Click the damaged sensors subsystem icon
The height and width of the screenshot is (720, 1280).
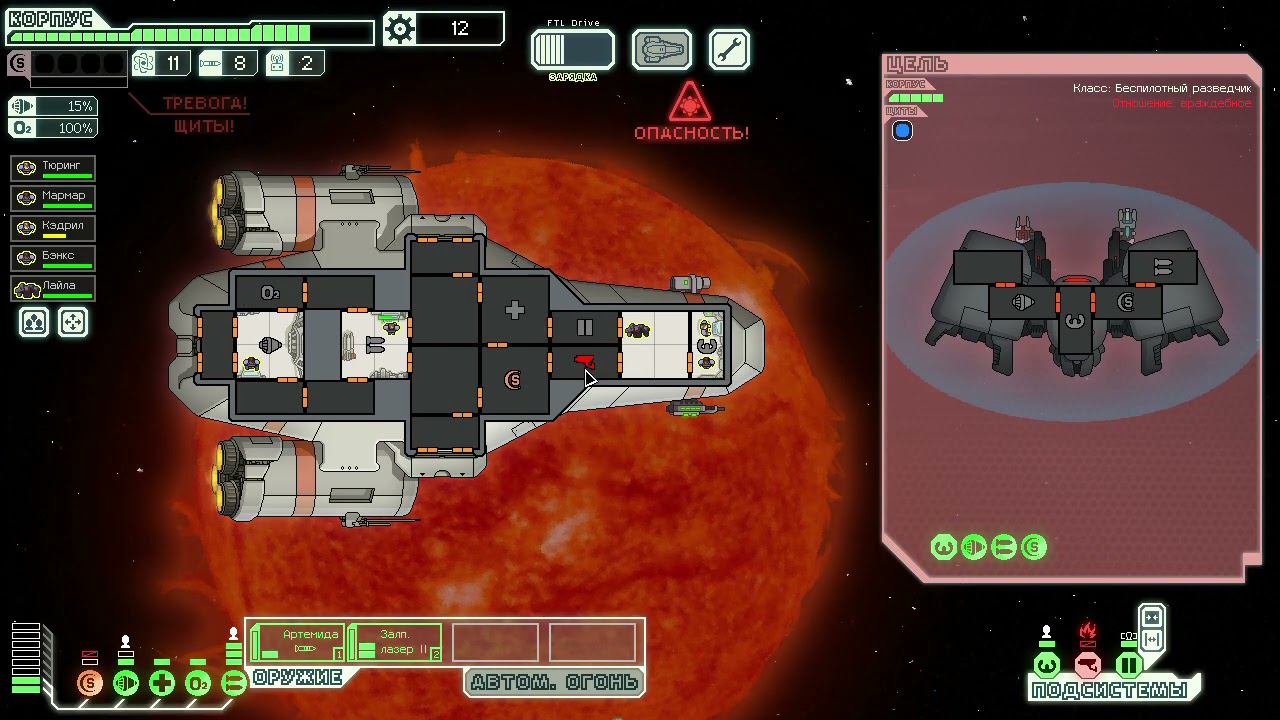[x=1088, y=665]
